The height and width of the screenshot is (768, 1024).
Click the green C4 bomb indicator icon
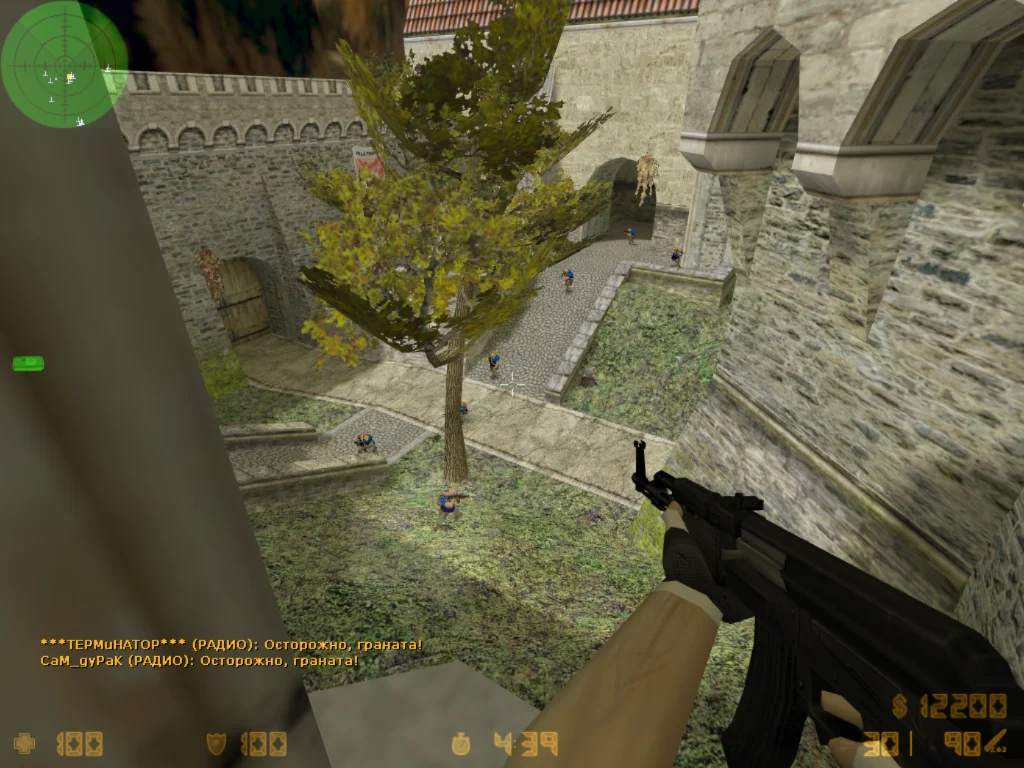click(28, 363)
